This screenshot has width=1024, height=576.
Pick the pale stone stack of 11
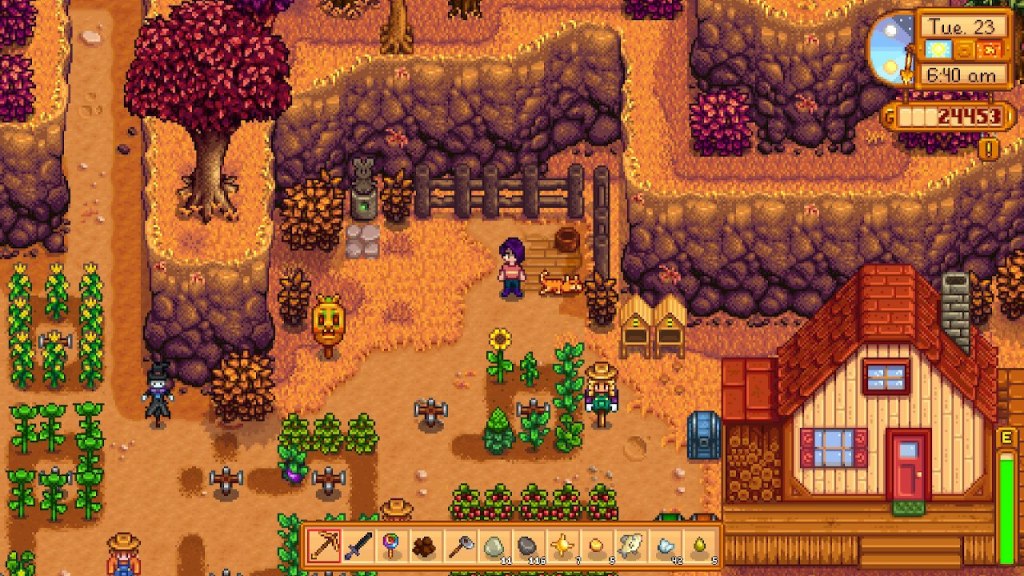(494, 546)
